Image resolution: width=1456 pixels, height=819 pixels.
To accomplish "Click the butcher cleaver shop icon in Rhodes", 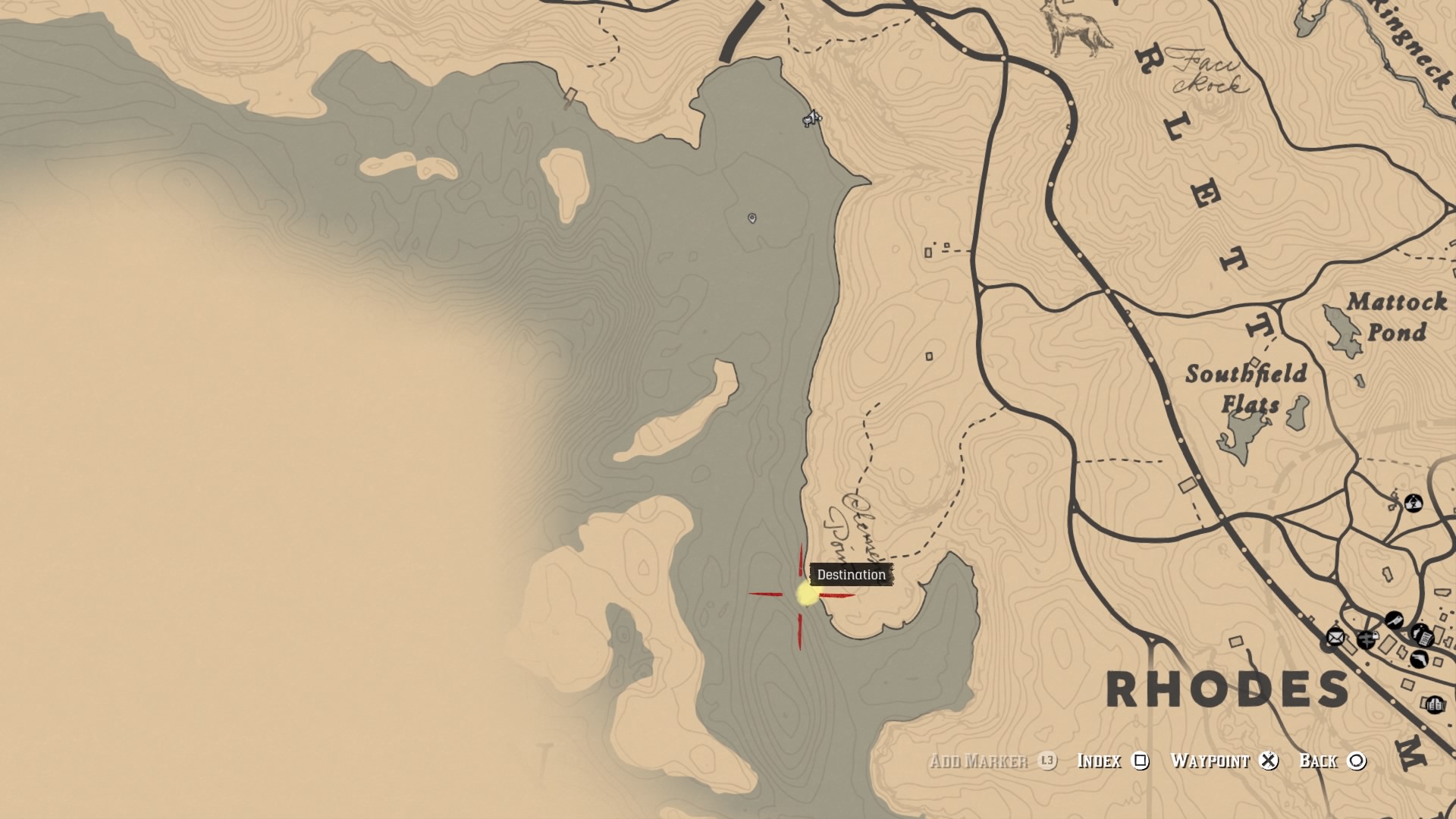I will (1395, 620).
